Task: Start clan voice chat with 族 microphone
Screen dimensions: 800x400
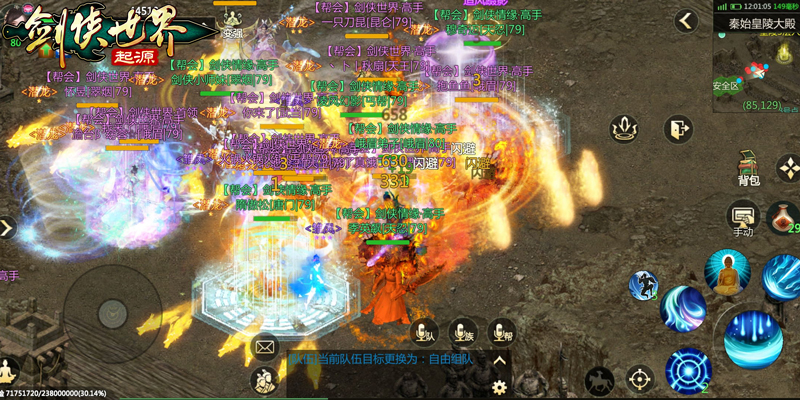Action: coord(463,331)
